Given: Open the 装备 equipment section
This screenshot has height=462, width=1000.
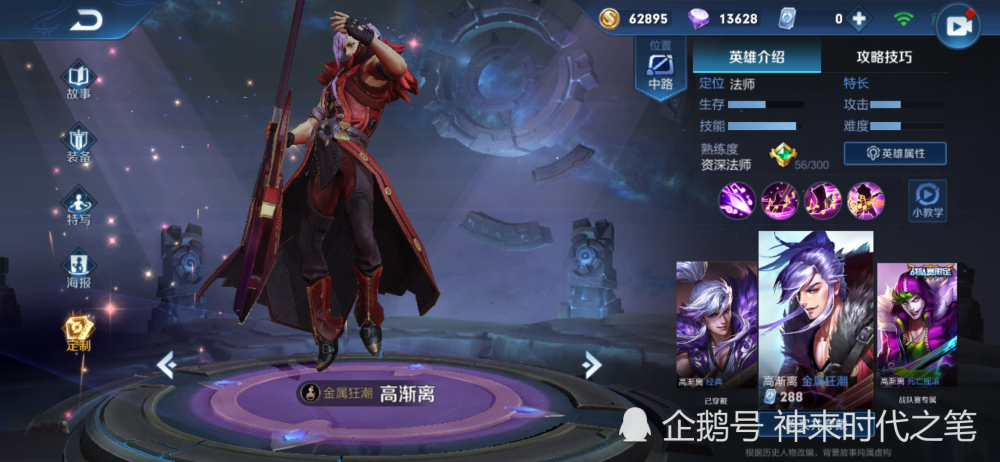Looking at the screenshot, I should click(79, 141).
